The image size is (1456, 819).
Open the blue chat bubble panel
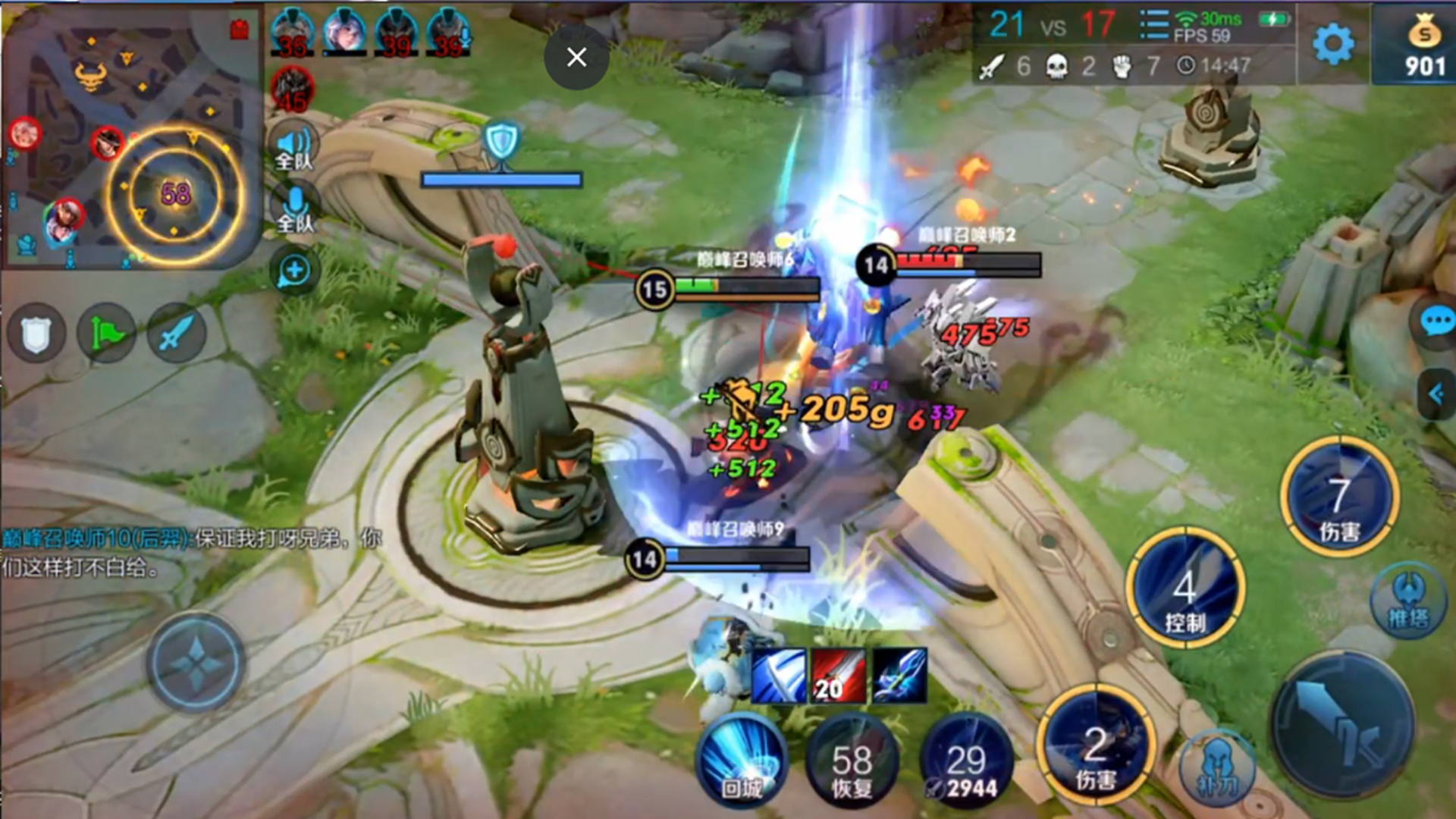point(1436,322)
